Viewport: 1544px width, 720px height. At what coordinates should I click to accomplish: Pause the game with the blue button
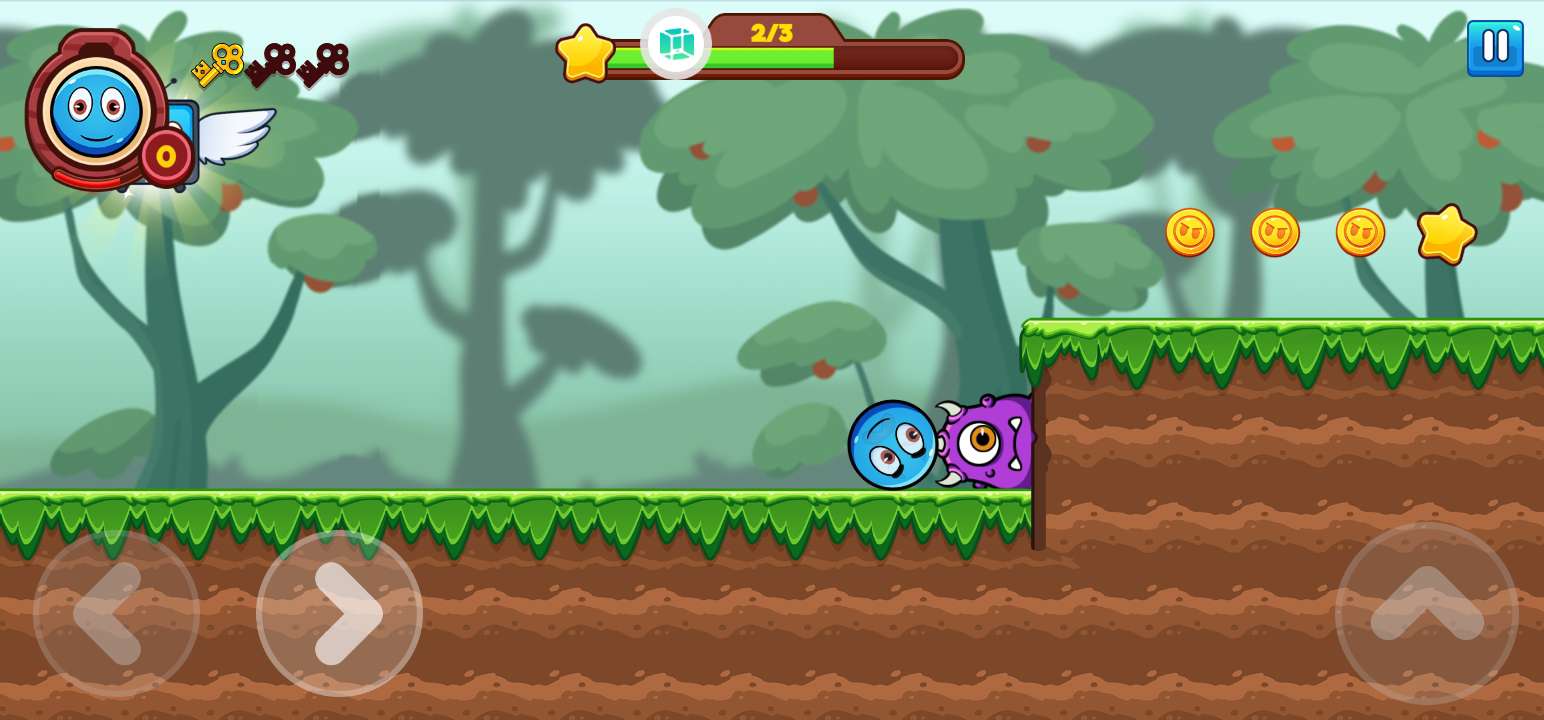point(1495,48)
